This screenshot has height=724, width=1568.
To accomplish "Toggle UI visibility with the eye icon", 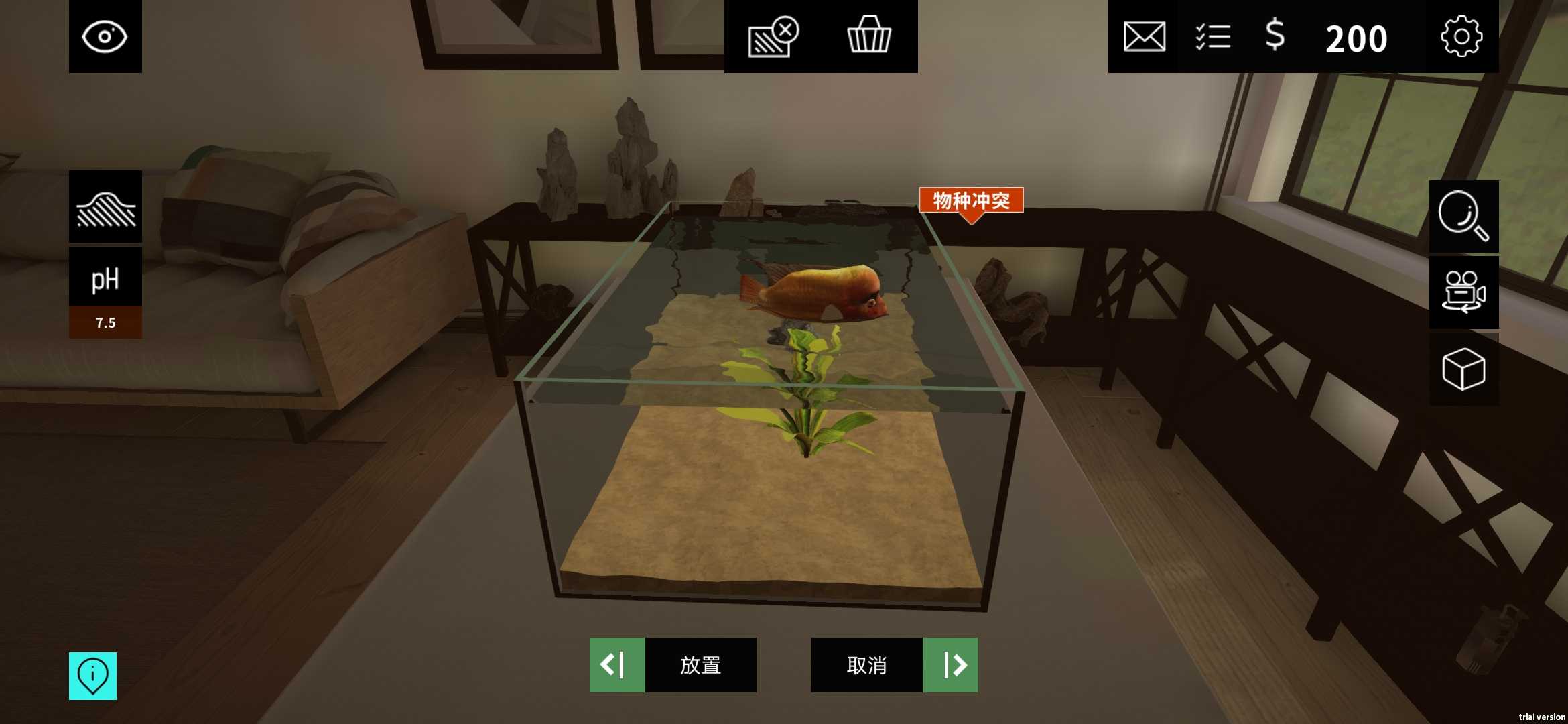I will coord(105,37).
